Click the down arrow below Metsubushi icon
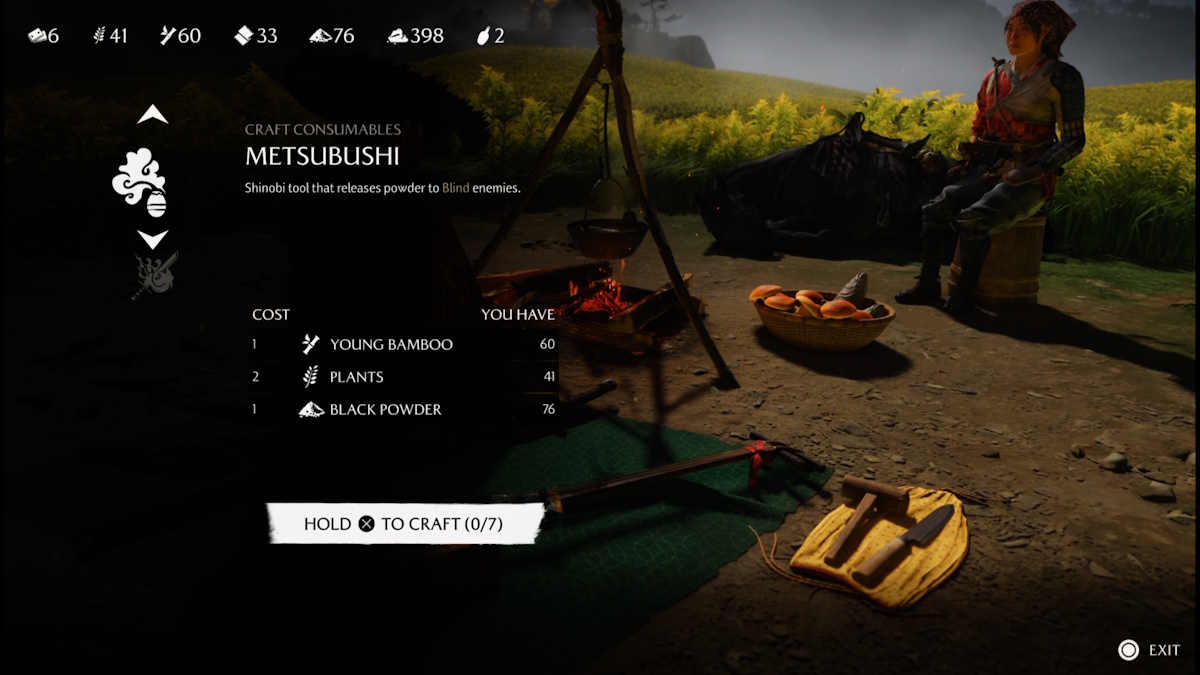This screenshot has height=675, width=1200. tap(152, 239)
